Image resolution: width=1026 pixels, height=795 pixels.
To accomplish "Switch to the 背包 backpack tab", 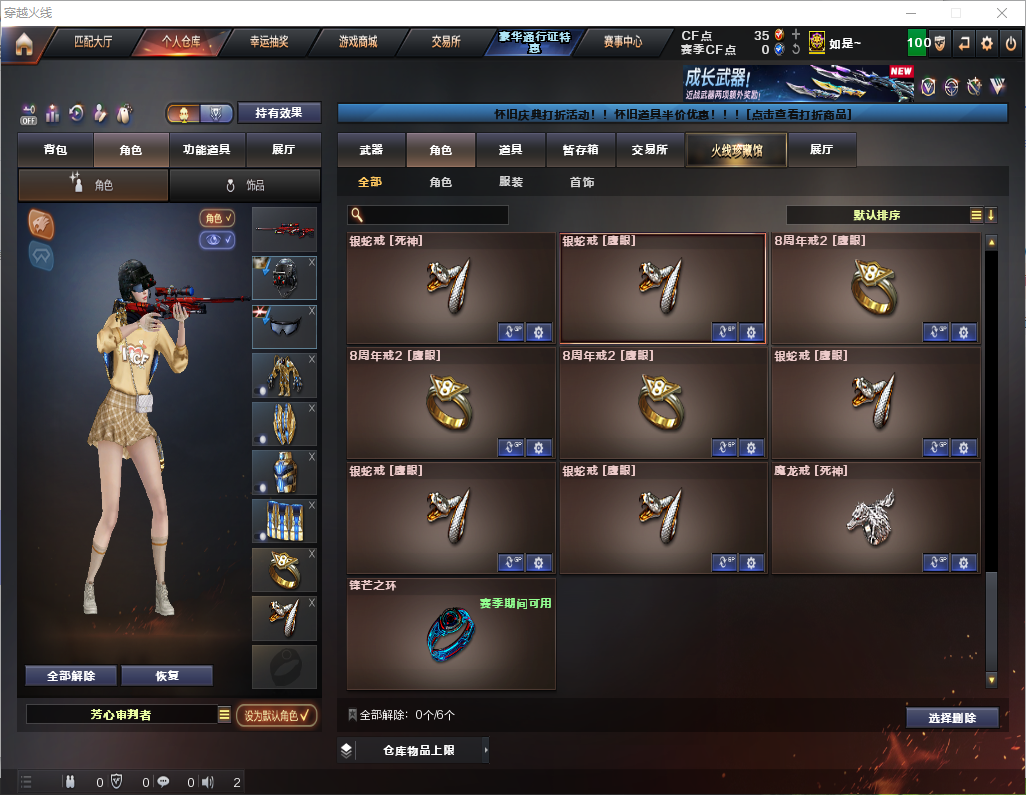I will pos(55,150).
